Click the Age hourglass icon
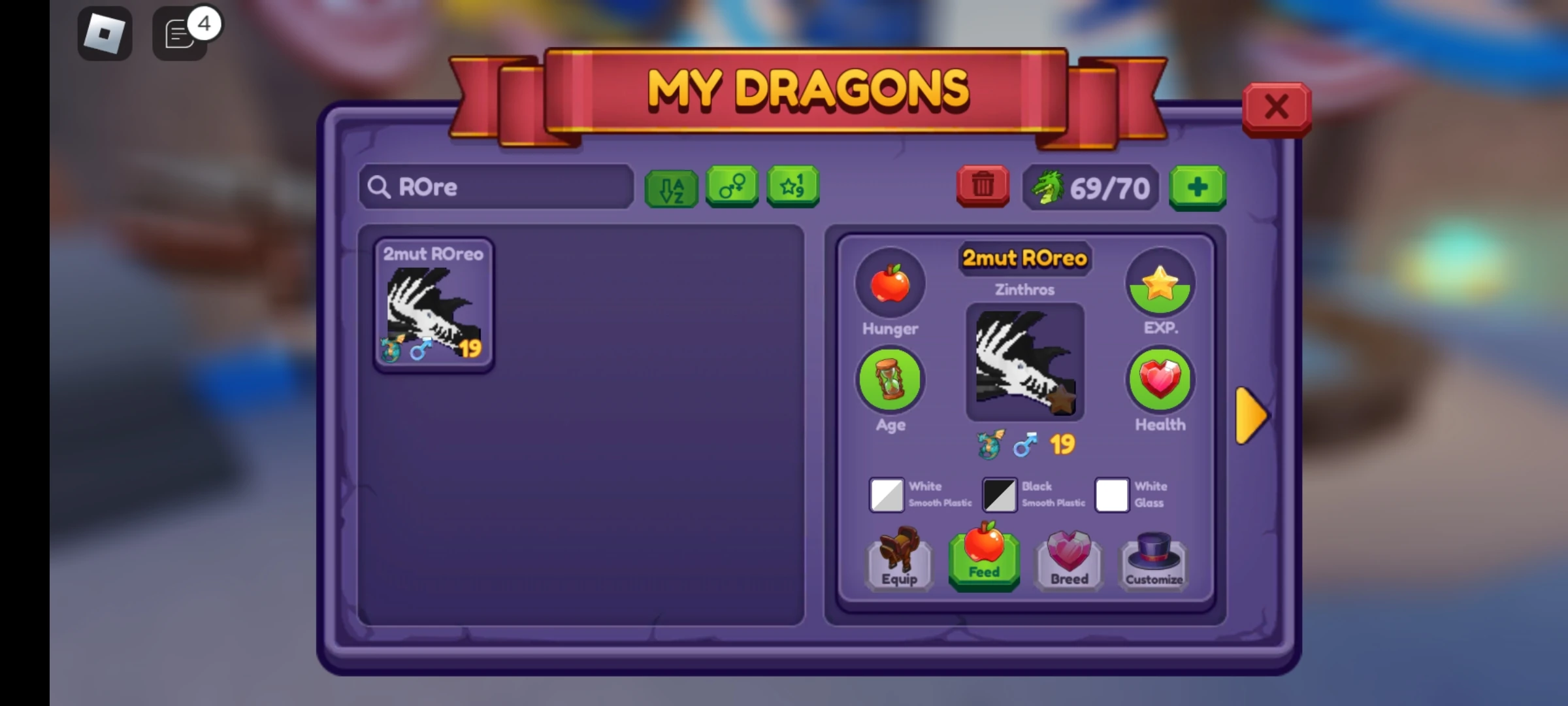The image size is (1568, 706). [890, 379]
